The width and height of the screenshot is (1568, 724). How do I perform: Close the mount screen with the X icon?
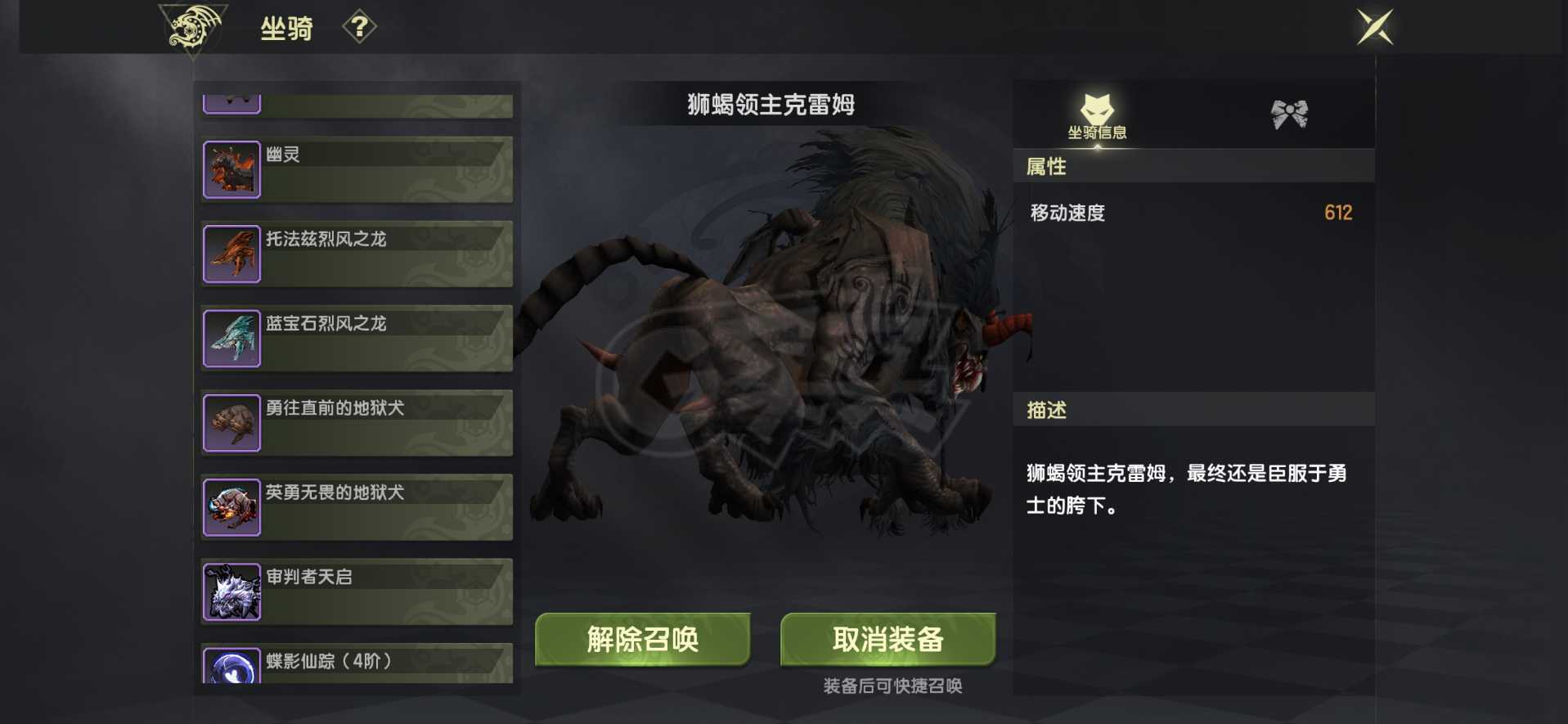[x=1373, y=26]
